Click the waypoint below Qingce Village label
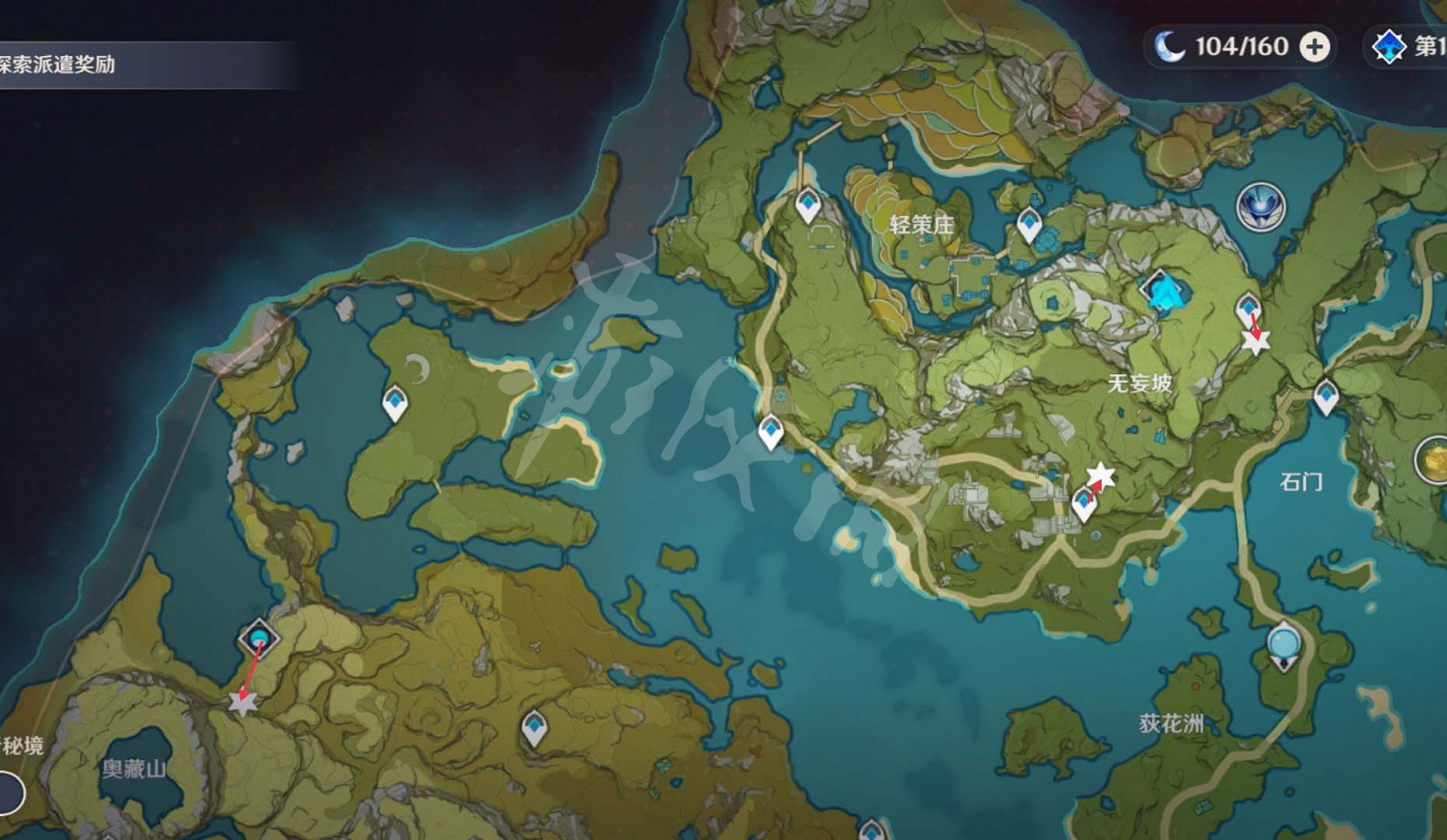Viewport: 1447px width, 840px height. click(1029, 226)
